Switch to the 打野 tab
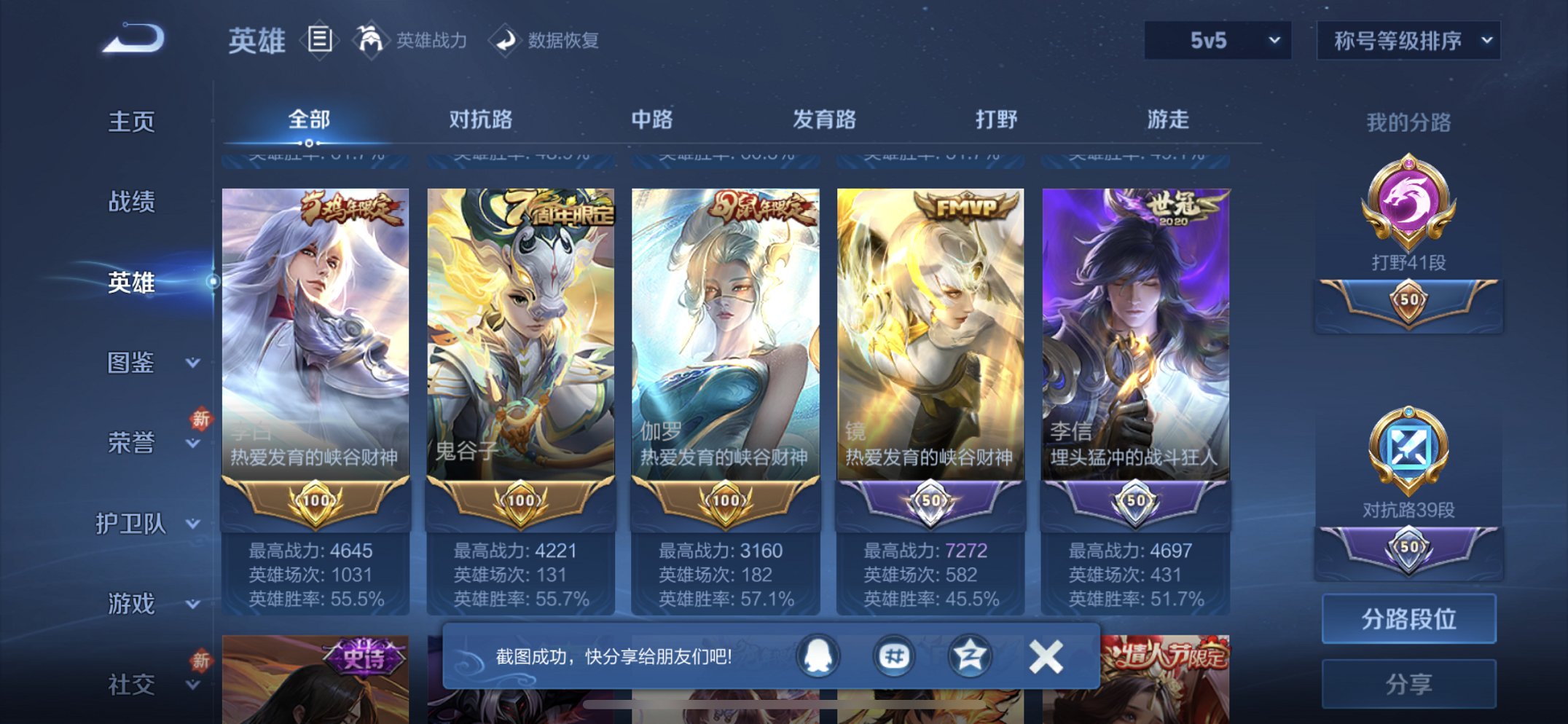This screenshot has width=1568, height=724. pos(995,119)
